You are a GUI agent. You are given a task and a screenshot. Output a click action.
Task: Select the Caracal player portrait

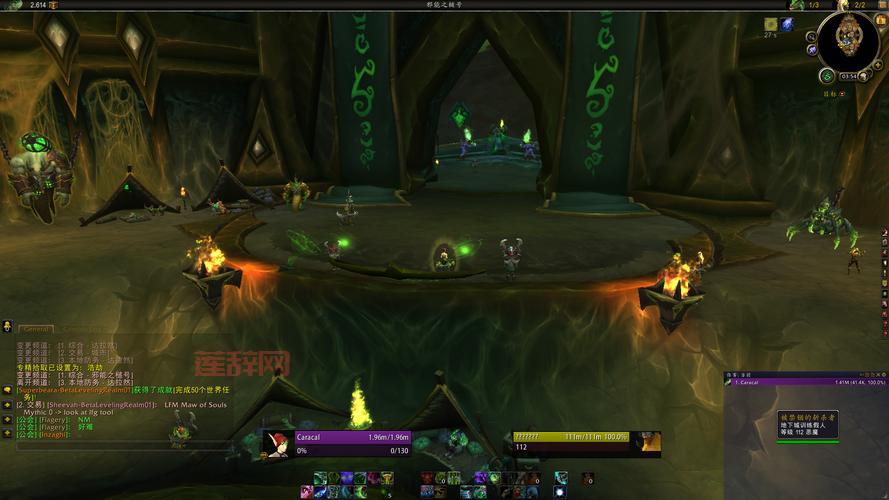point(277,443)
